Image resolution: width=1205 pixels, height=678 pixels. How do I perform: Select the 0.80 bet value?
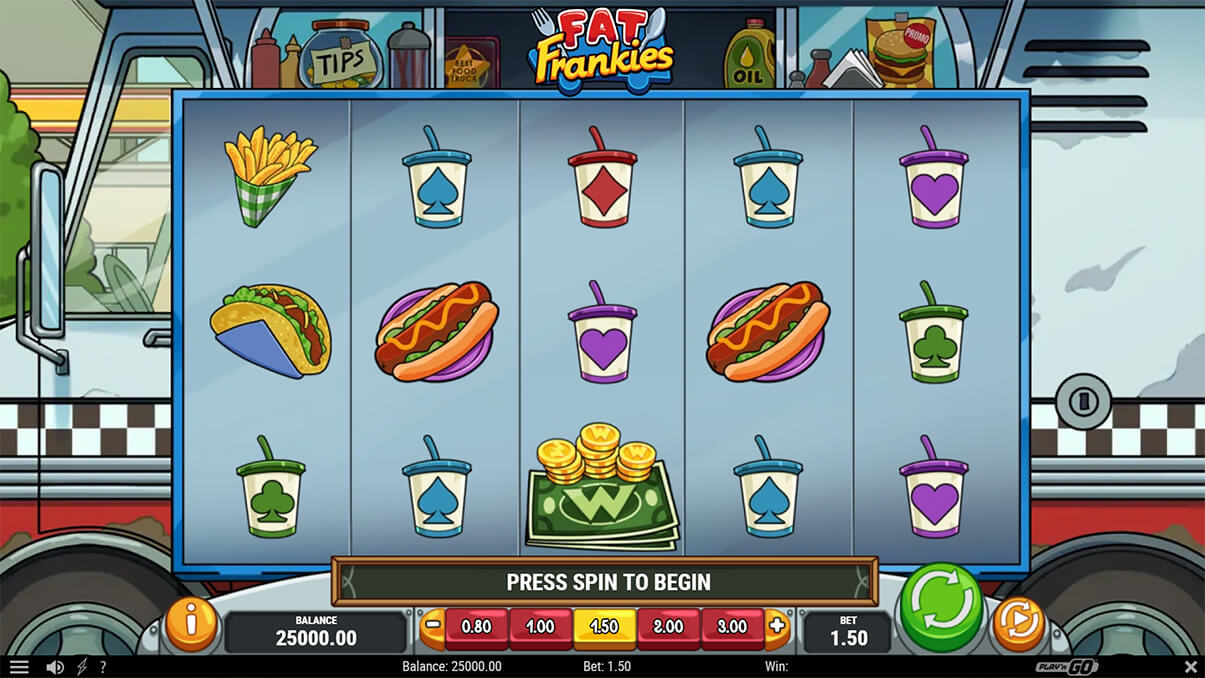point(476,628)
